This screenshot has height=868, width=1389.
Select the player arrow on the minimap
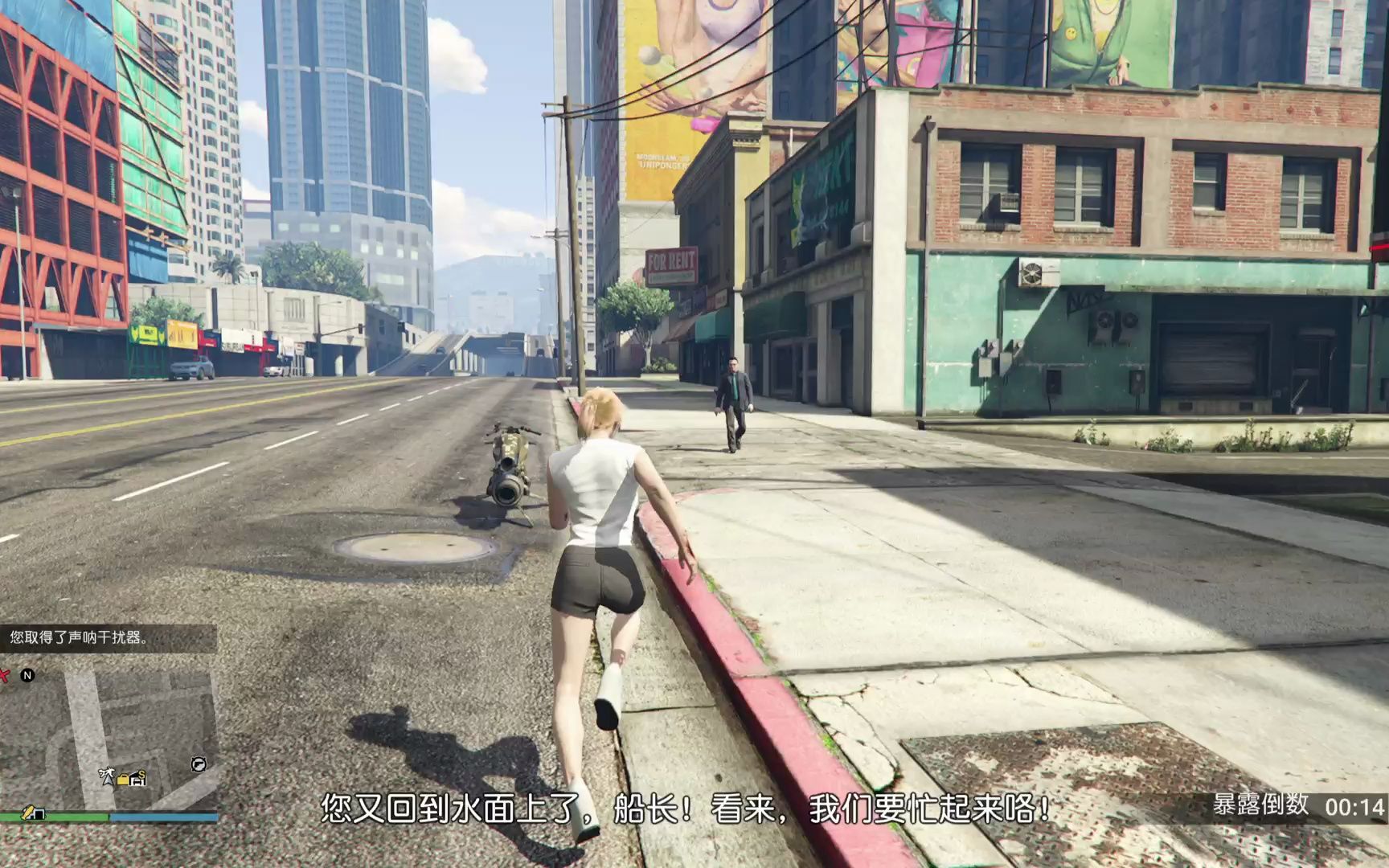(x=109, y=779)
